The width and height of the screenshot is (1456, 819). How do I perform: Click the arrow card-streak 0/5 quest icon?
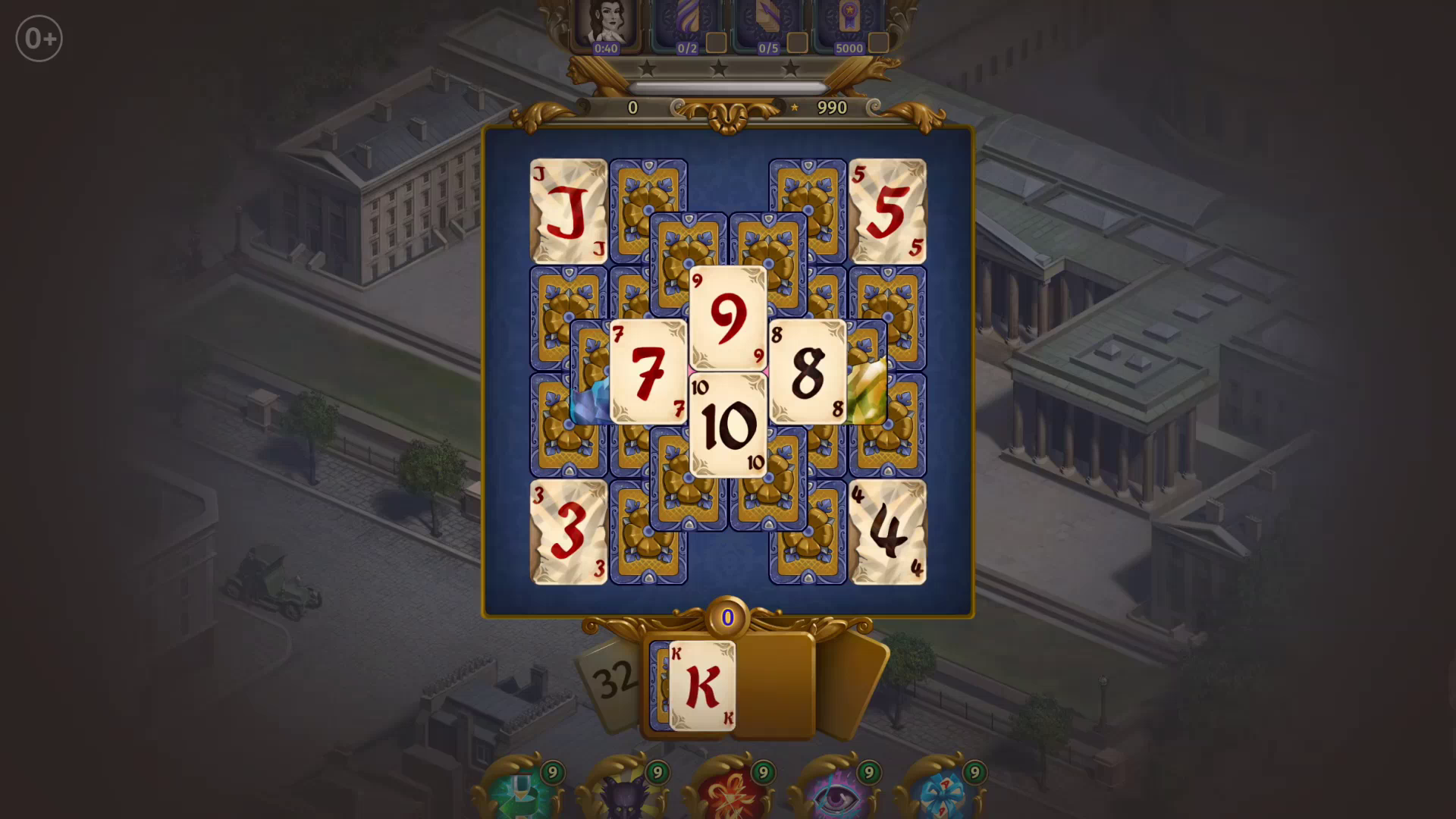pos(768,21)
